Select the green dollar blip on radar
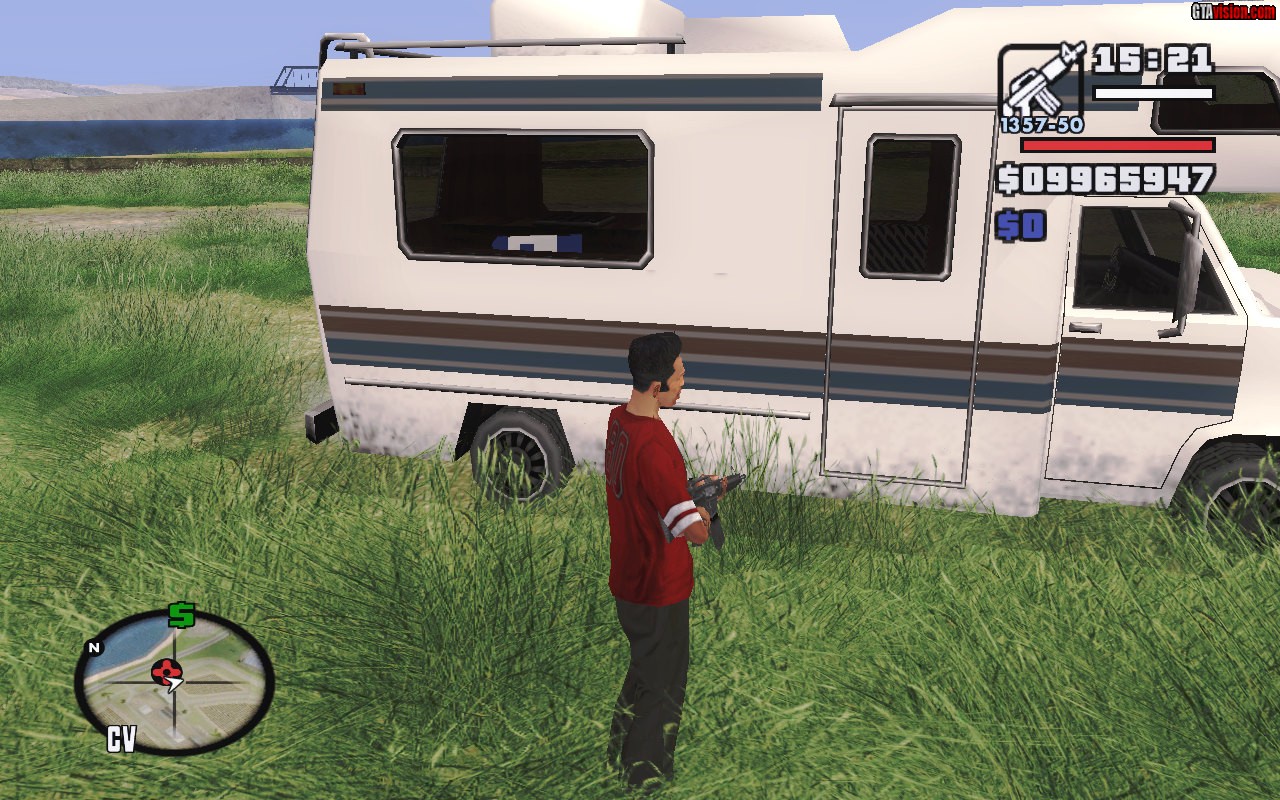 (x=181, y=615)
